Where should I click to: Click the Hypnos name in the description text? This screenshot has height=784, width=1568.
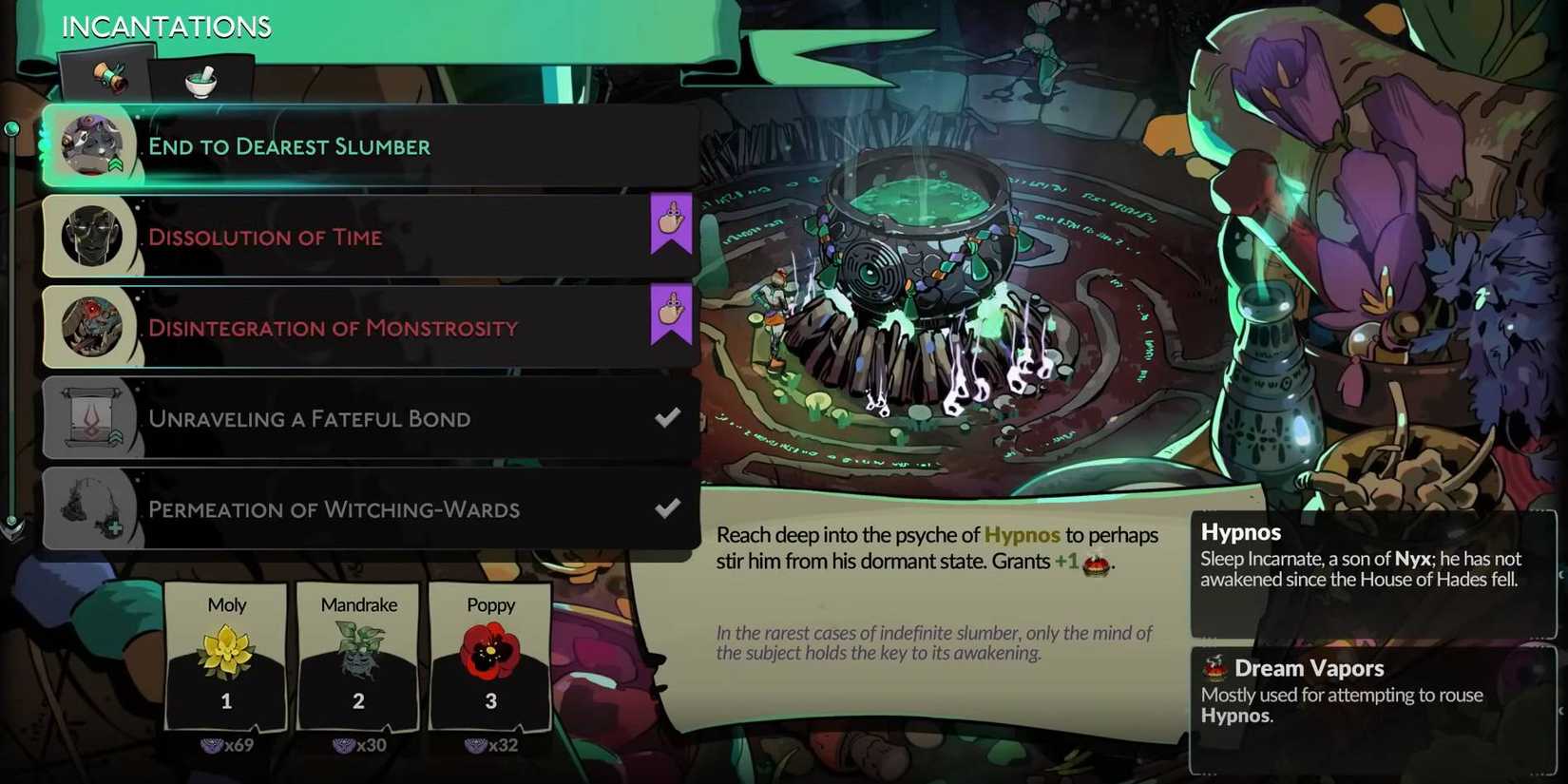coord(1022,534)
